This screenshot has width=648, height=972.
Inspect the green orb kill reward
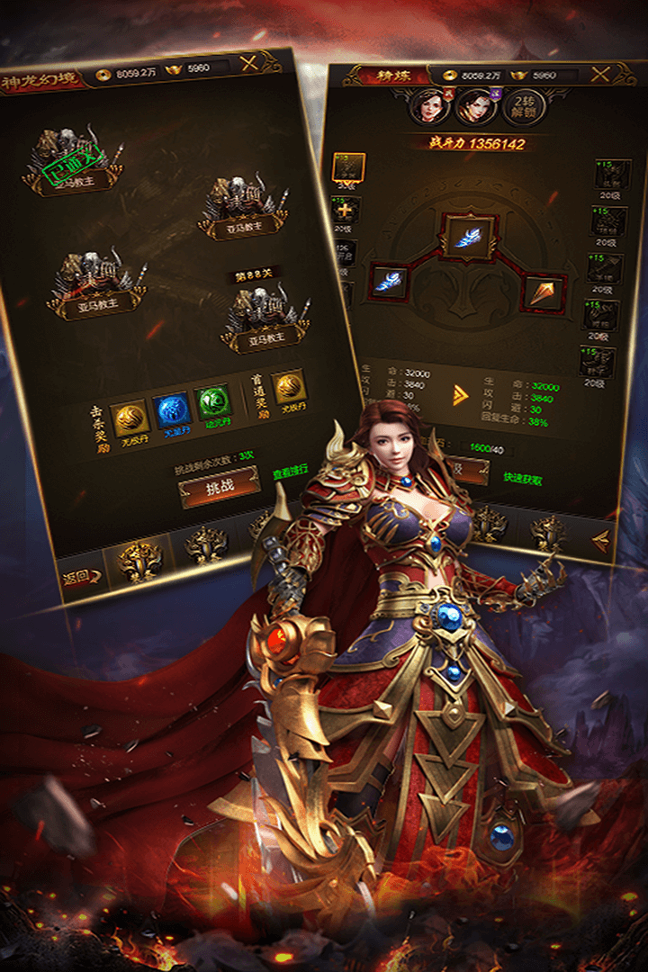(x=212, y=407)
